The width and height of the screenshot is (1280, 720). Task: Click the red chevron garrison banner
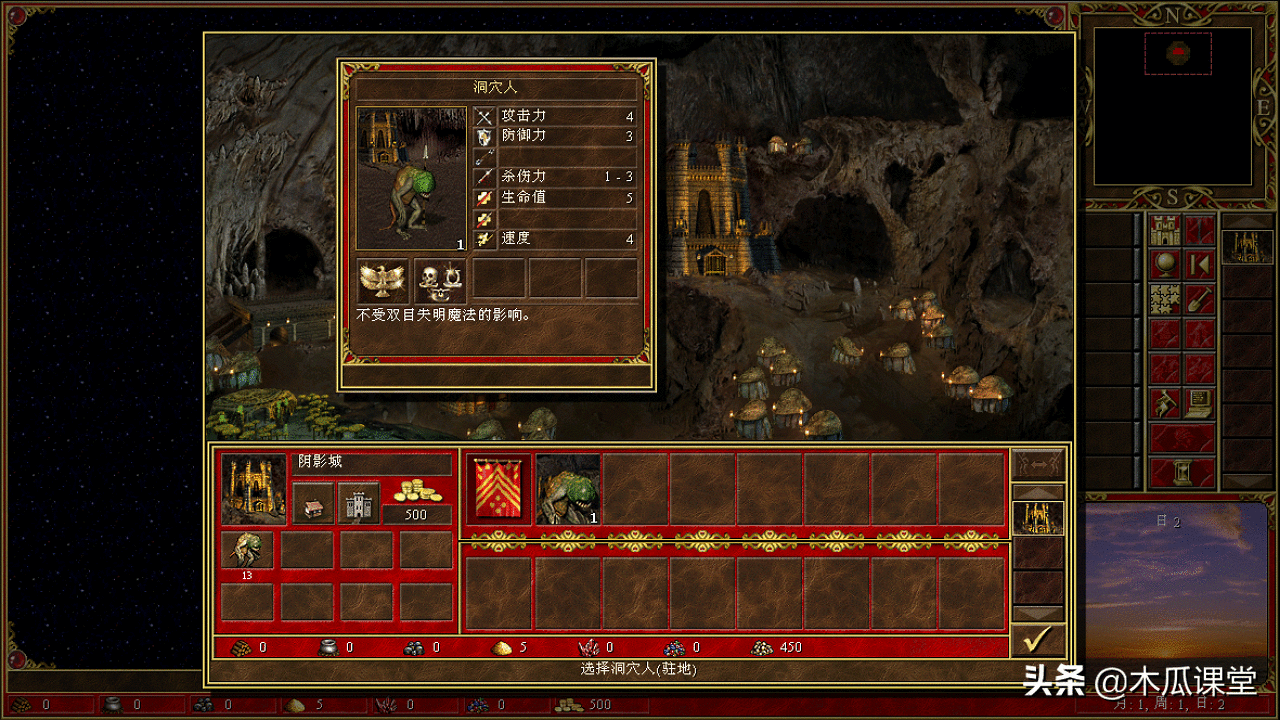(499, 489)
